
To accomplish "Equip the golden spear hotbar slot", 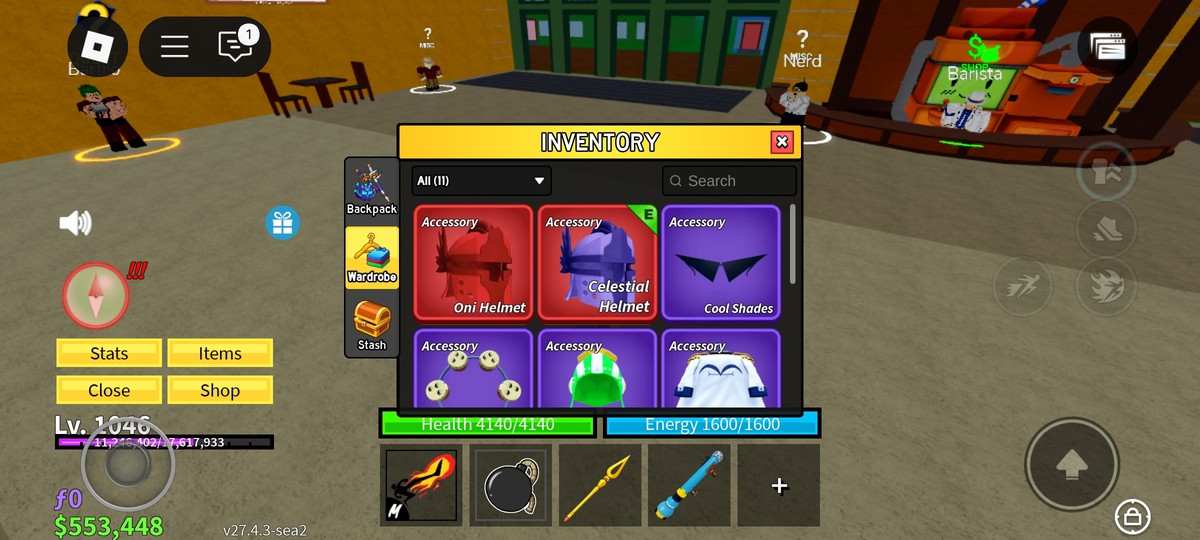I will pos(600,486).
